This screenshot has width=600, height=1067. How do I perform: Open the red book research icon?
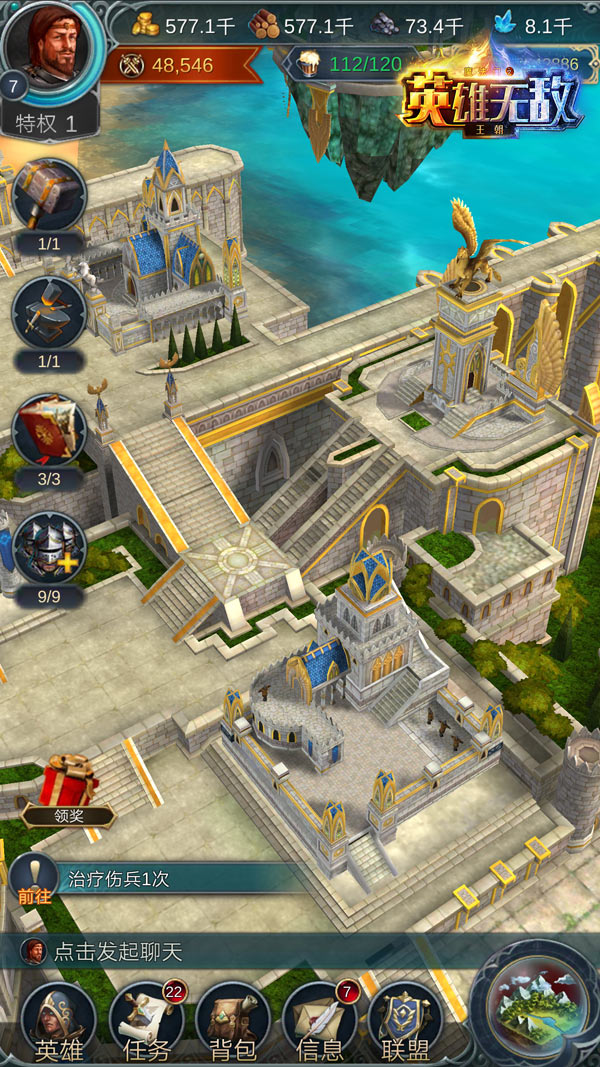tap(48, 431)
